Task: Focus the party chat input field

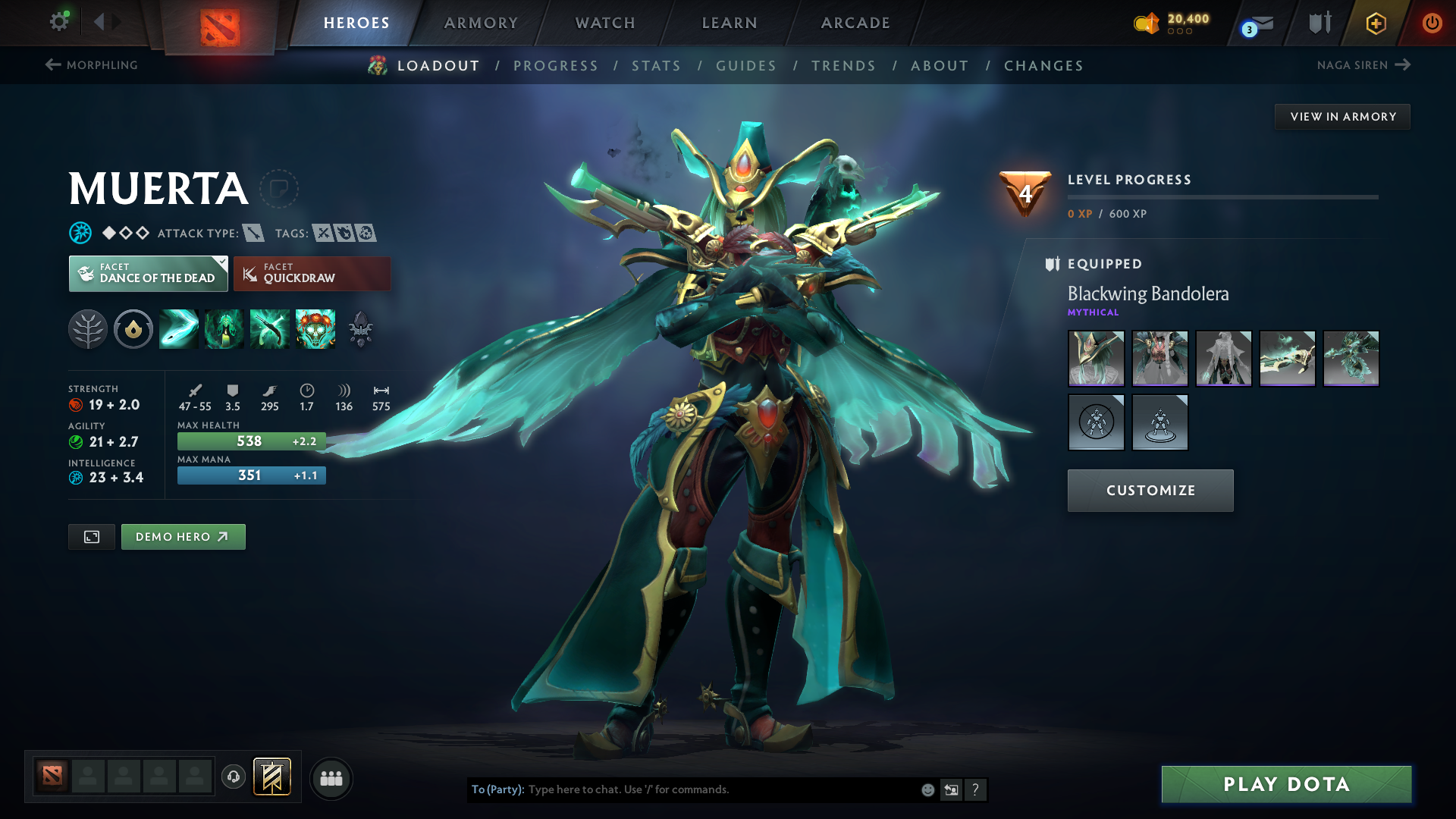Action: (720, 789)
